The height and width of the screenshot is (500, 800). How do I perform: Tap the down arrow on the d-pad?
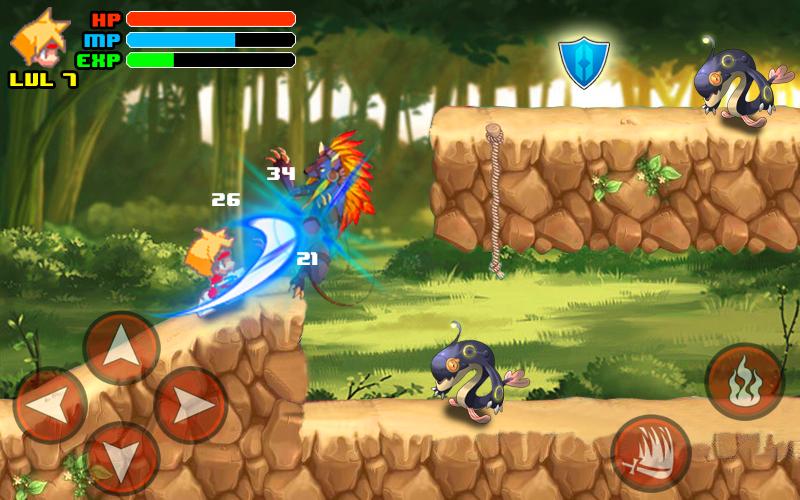point(121,459)
